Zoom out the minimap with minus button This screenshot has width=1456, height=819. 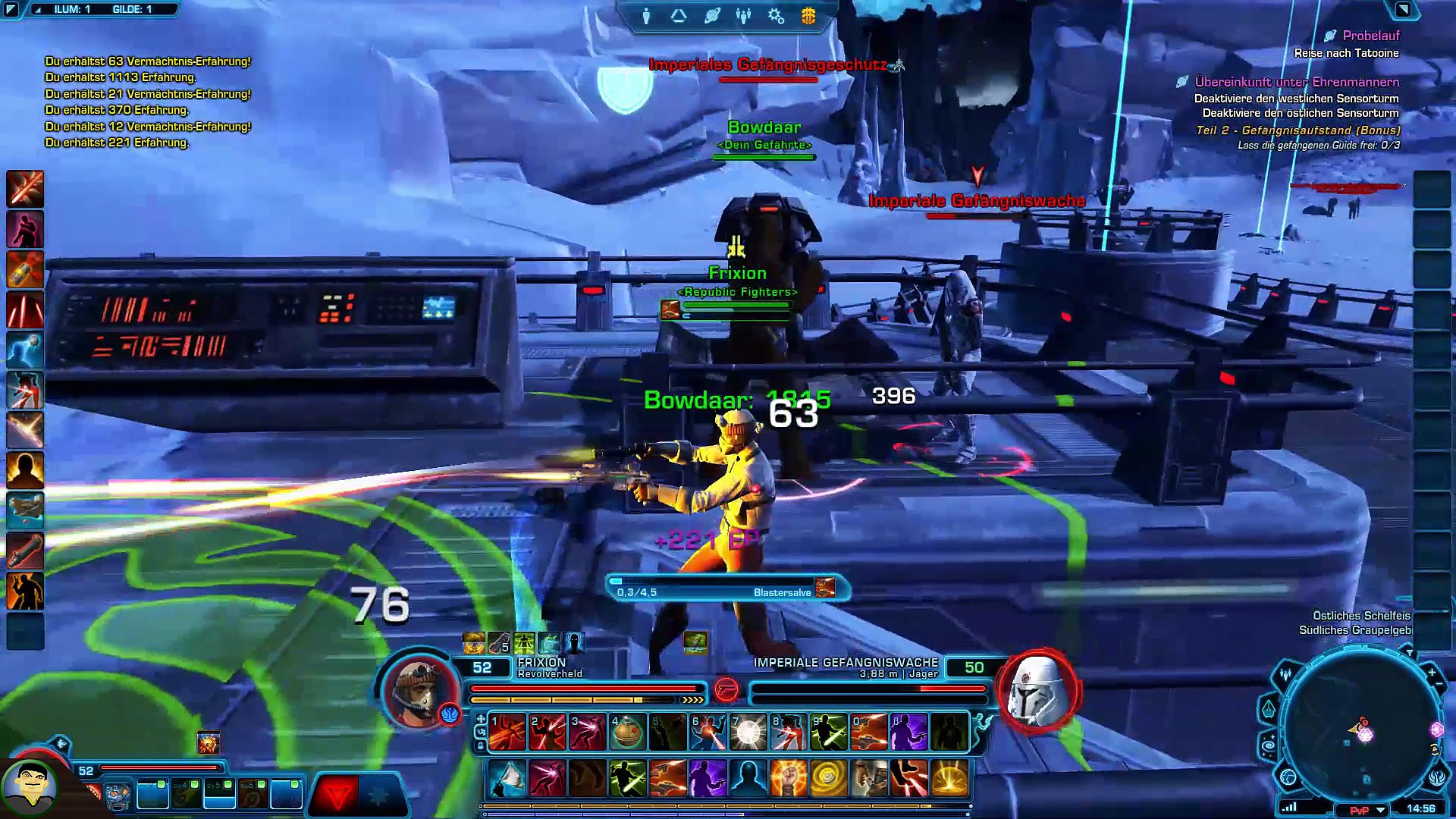1439,685
